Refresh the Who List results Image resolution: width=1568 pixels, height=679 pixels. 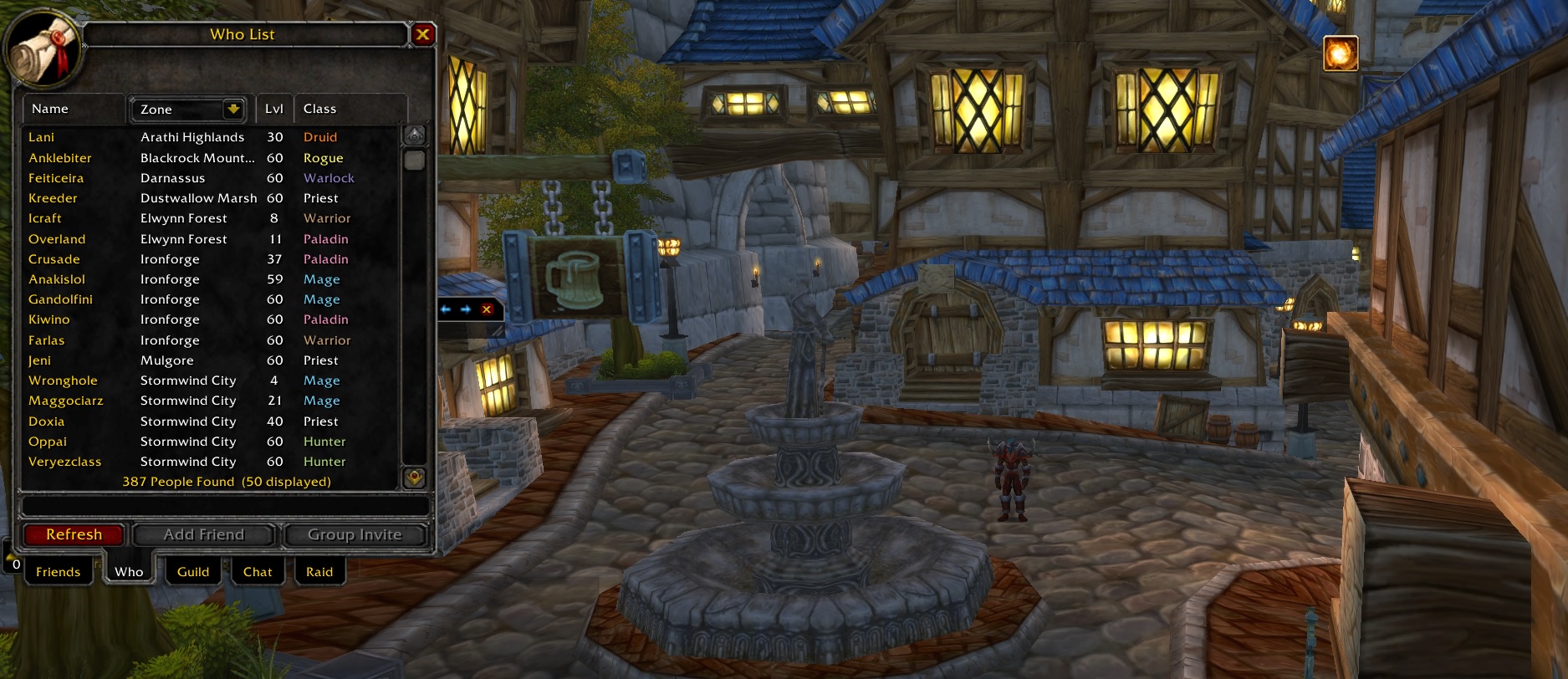point(74,535)
